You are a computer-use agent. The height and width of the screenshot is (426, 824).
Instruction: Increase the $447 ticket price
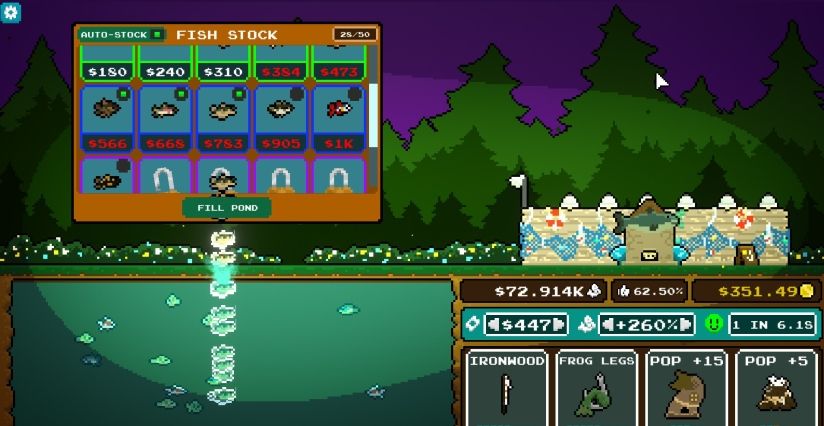click(559, 325)
